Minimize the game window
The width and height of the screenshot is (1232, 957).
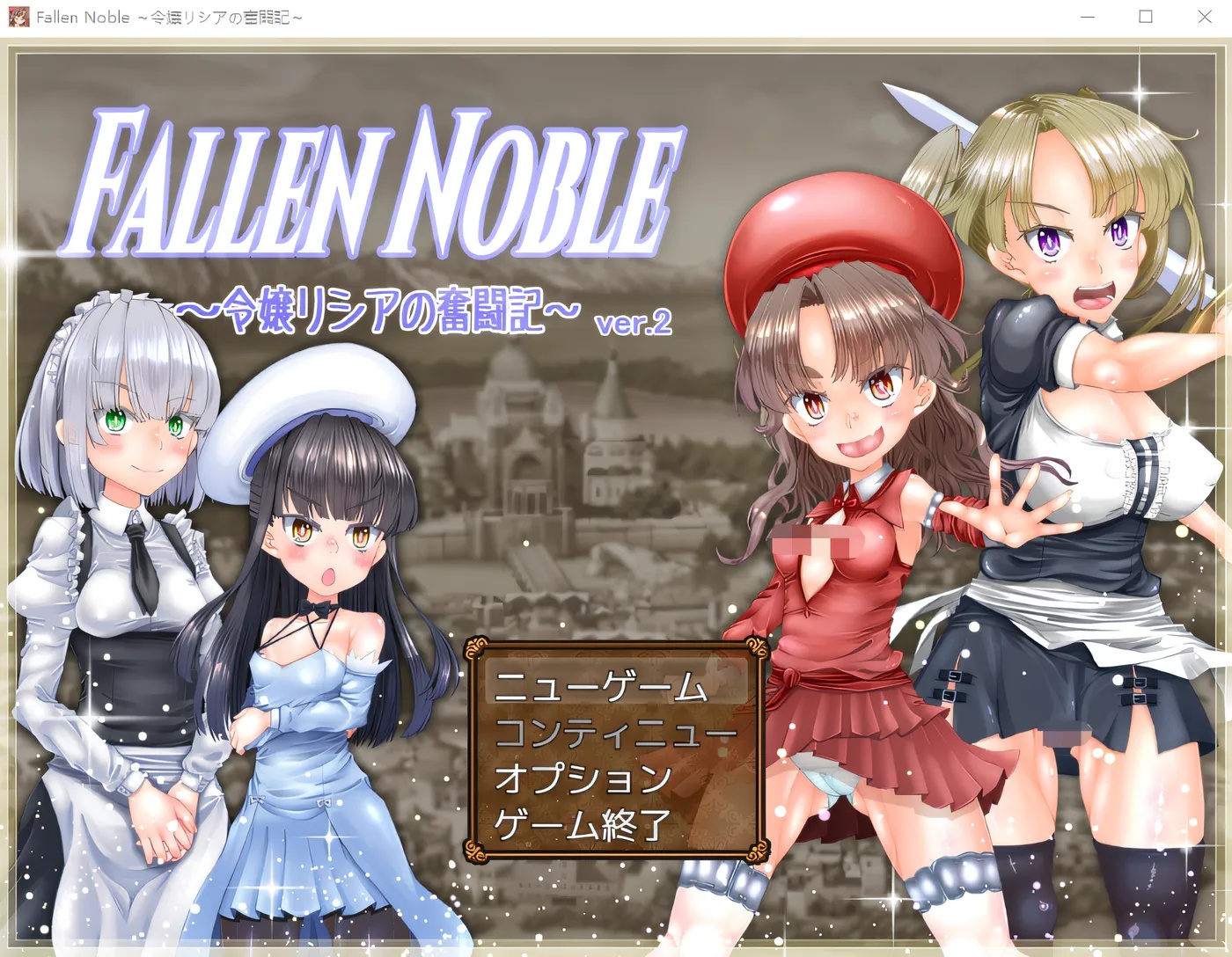(1087, 17)
